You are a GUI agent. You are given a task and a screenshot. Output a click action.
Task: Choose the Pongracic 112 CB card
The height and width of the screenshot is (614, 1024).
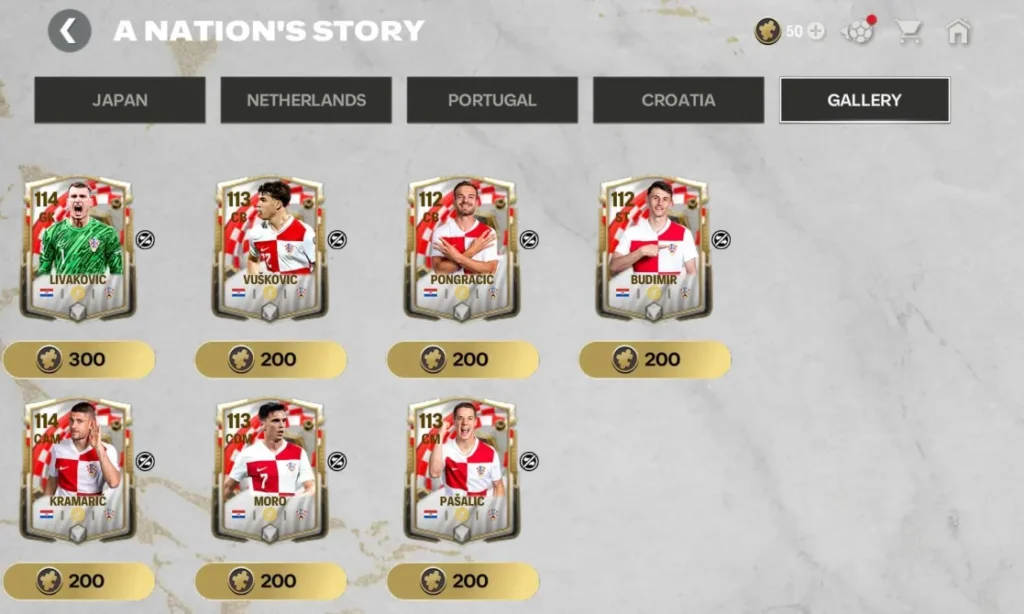pyautogui.click(x=461, y=248)
